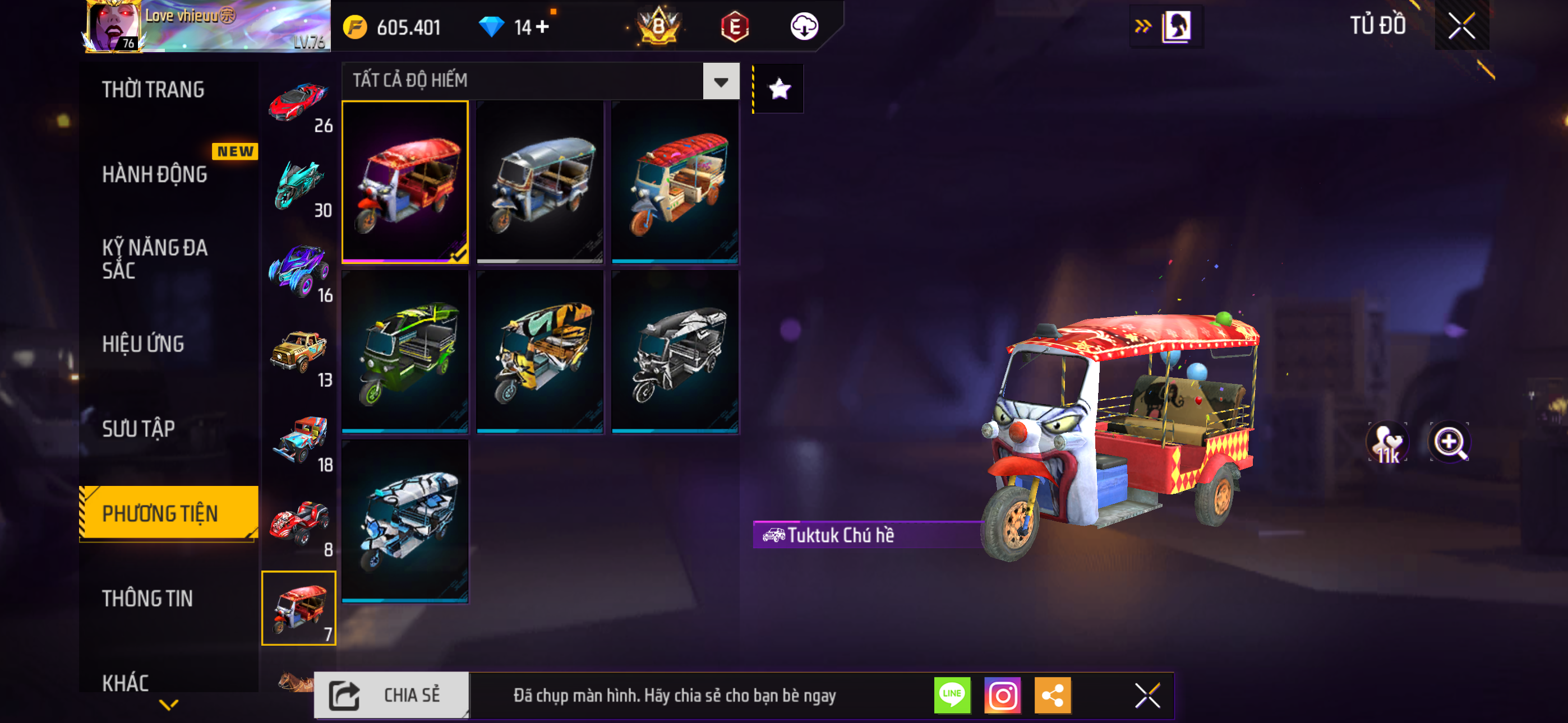The image size is (1568, 723).
Task: Go to the Sưu Tập tab
Action: (x=139, y=428)
